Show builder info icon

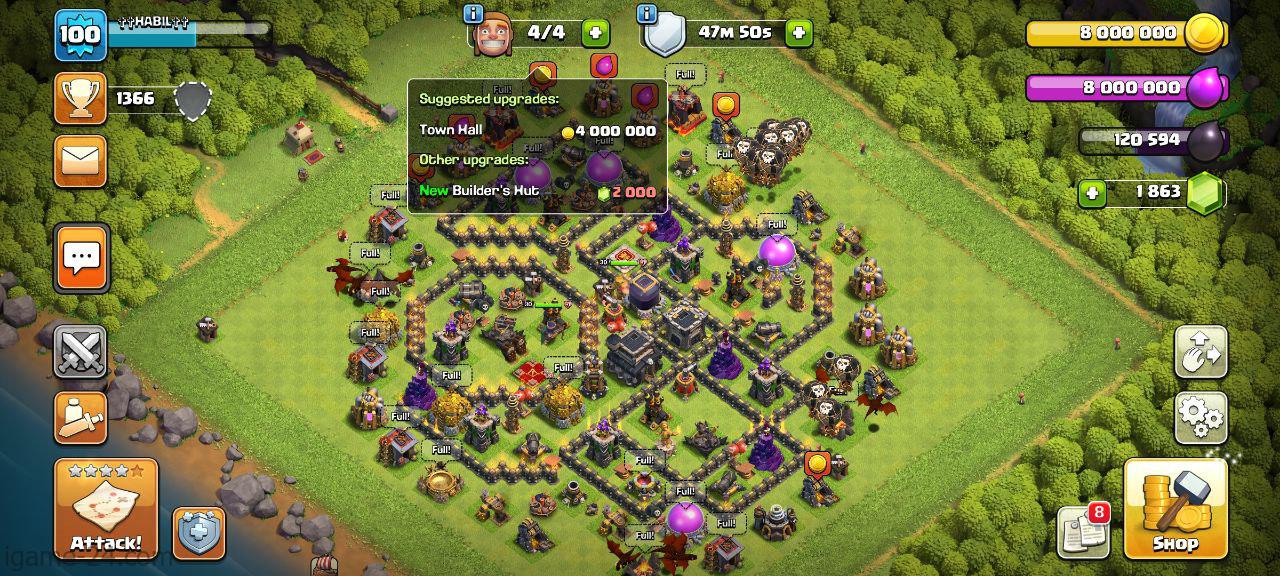click(x=474, y=13)
